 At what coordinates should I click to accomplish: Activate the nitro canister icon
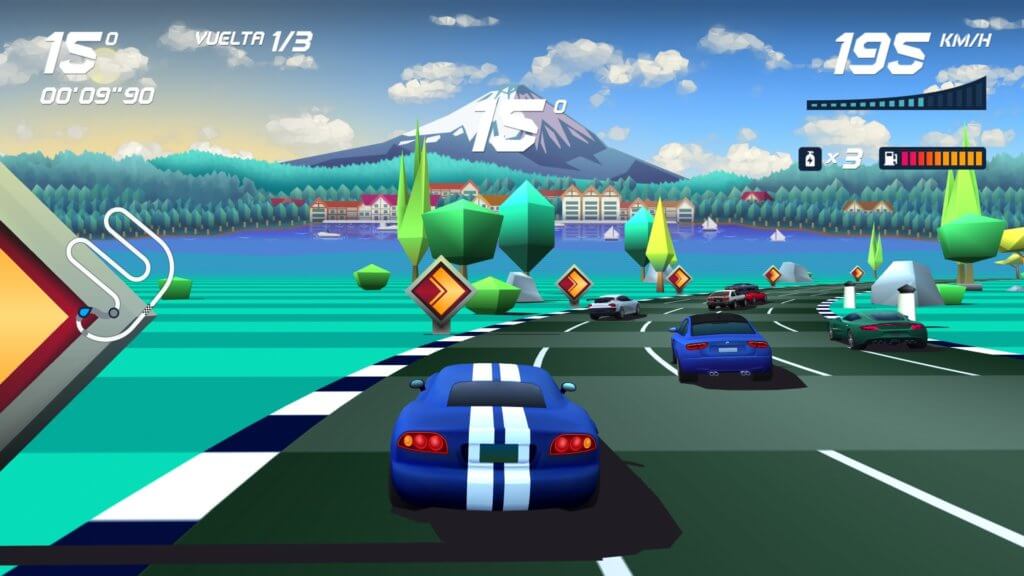coord(810,158)
